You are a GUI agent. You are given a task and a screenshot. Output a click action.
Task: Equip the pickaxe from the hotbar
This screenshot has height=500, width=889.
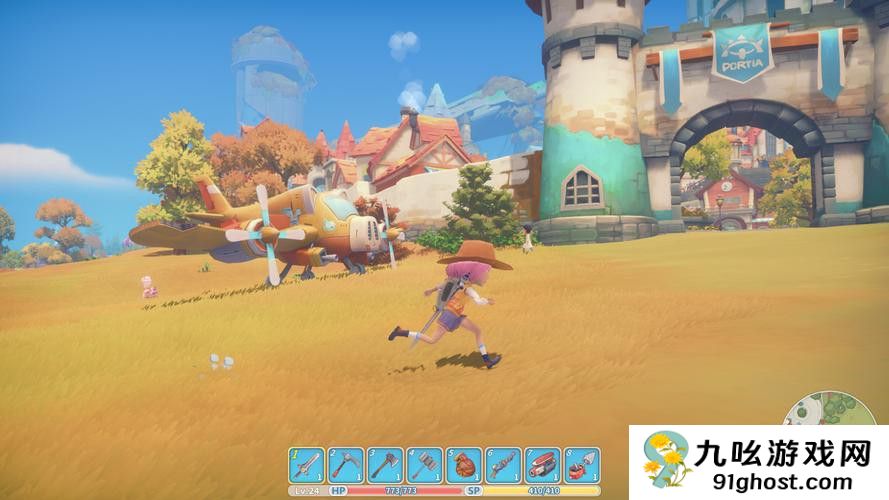pyautogui.click(x=346, y=465)
